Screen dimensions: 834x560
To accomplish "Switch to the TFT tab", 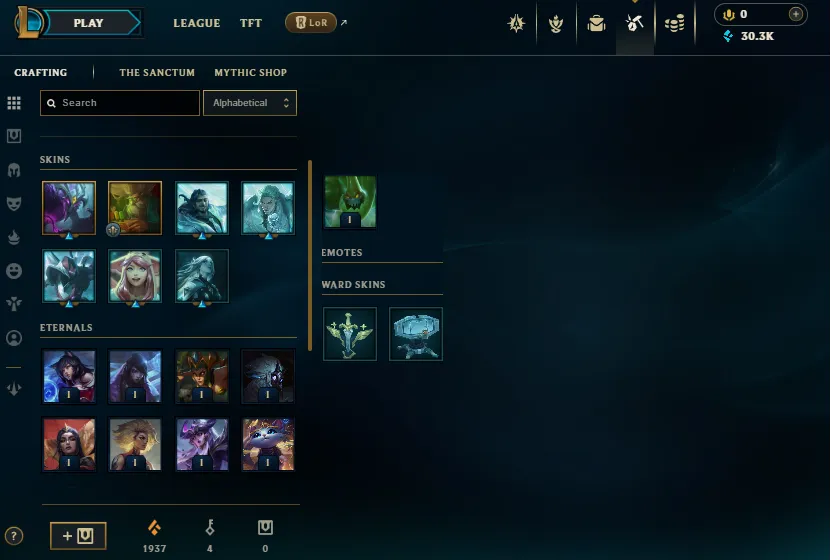I will tap(250, 23).
